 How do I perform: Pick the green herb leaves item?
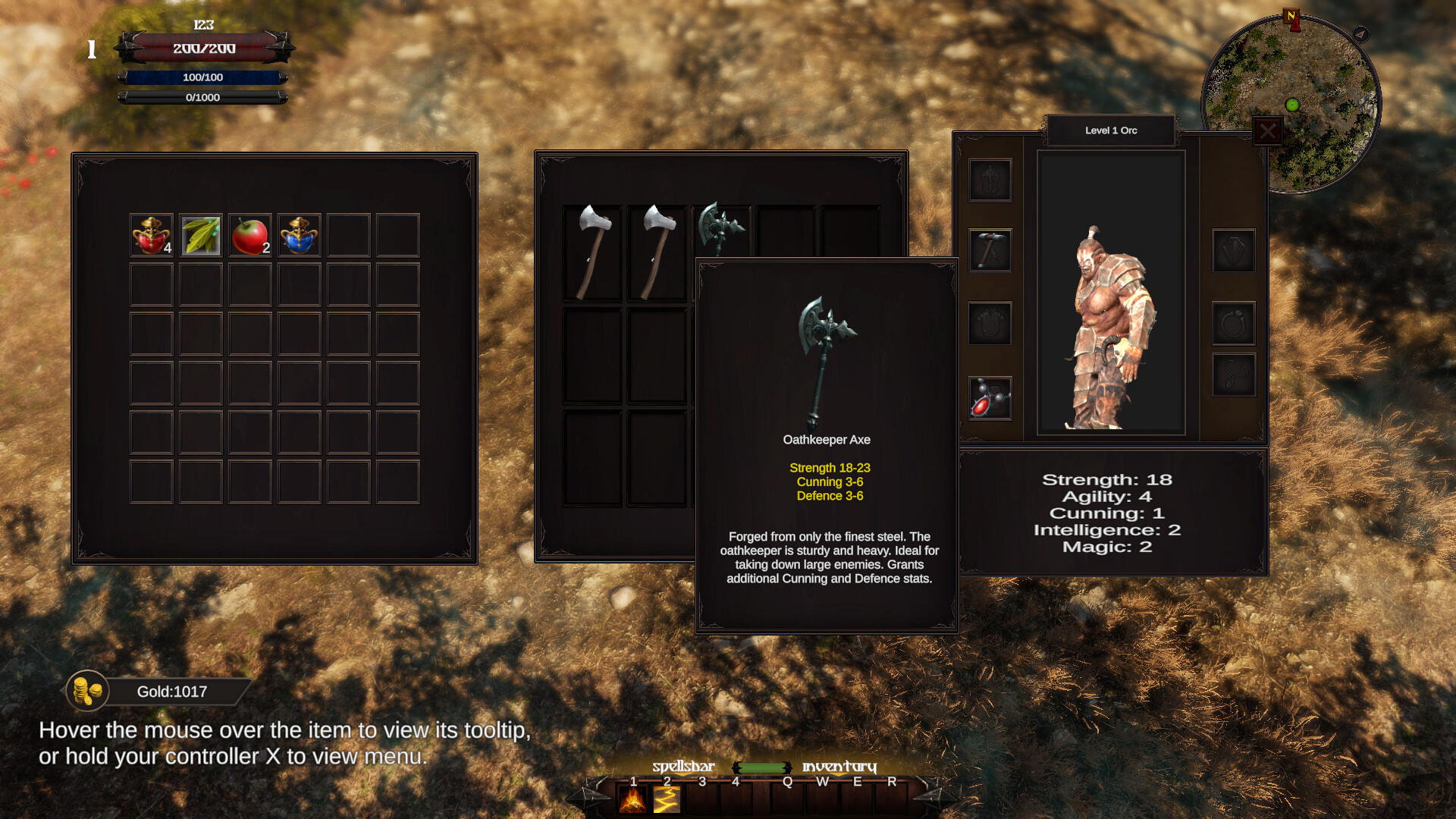pos(201,235)
